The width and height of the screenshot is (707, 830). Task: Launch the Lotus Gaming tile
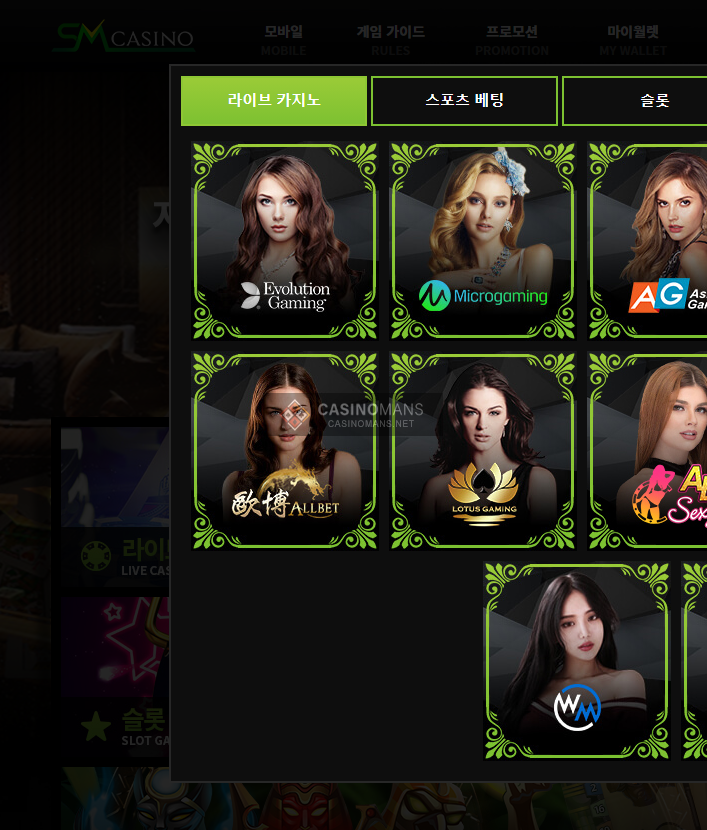pos(483,451)
